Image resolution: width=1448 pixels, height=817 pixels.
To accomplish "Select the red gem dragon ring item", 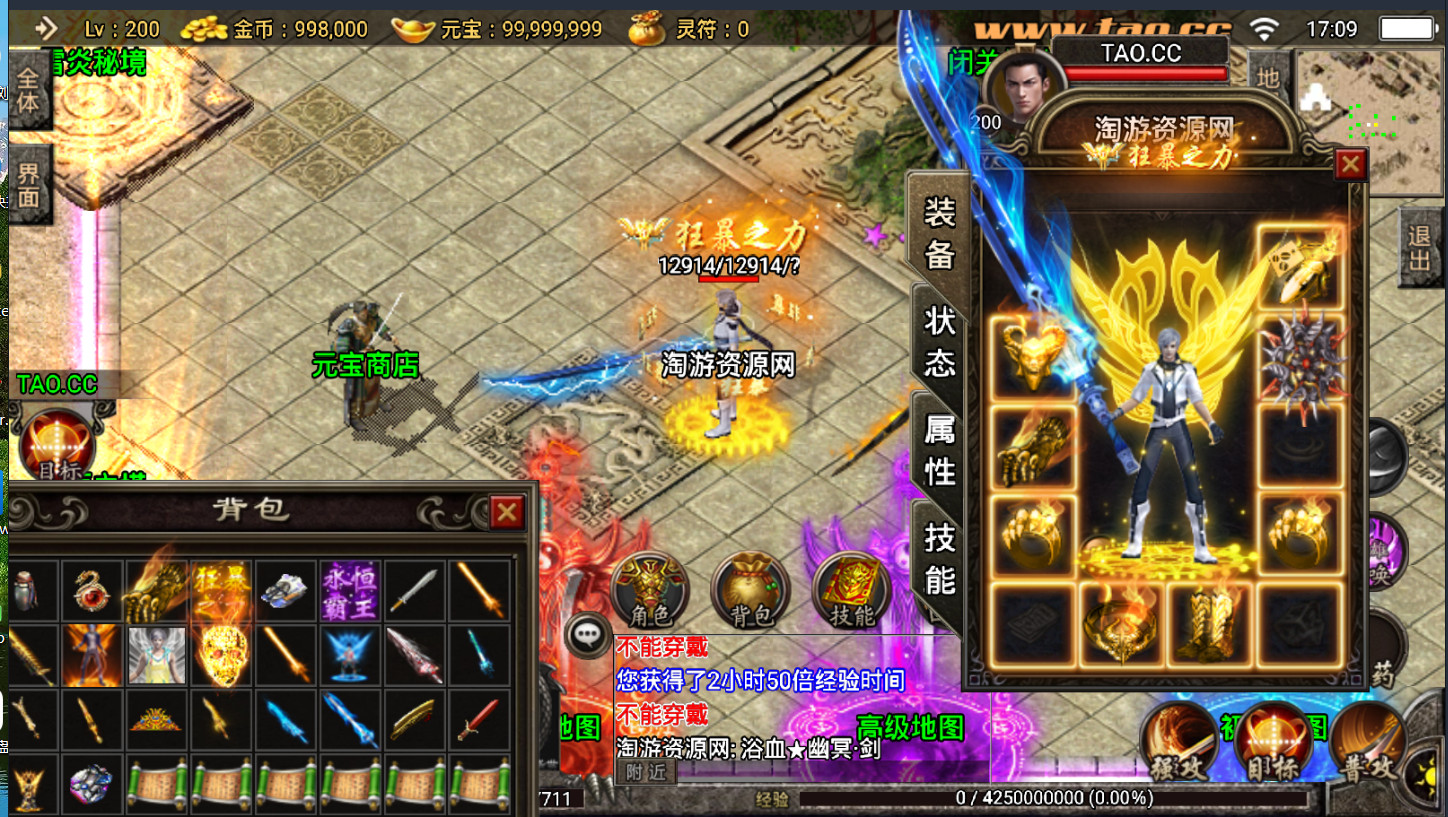I will coord(91,591).
